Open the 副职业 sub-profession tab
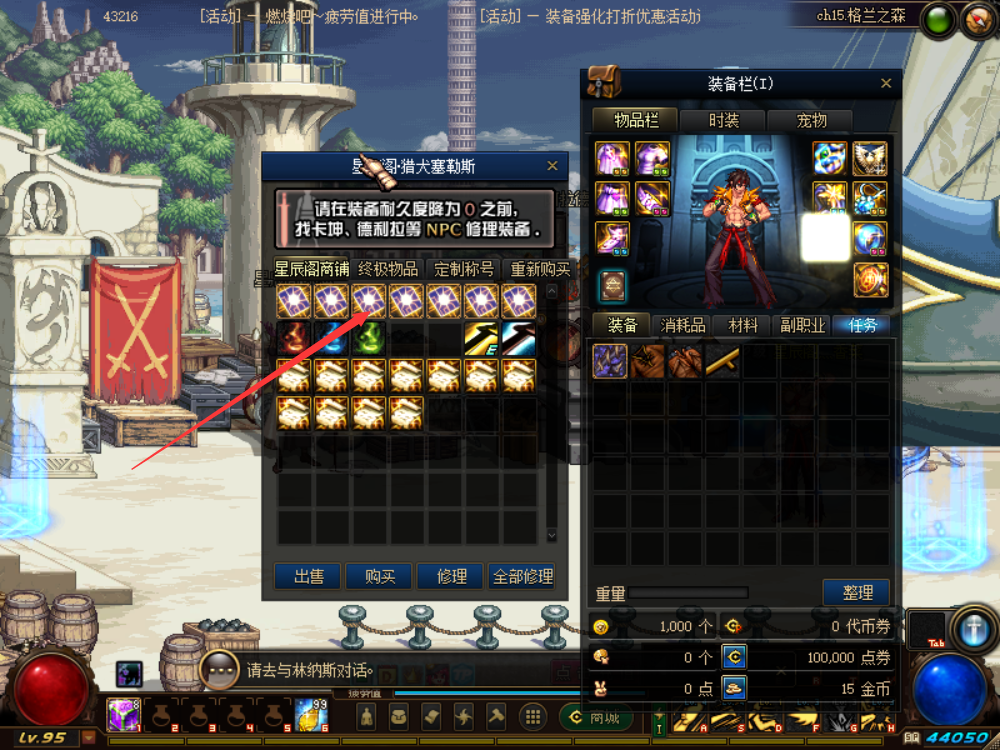The width and height of the screenshot is (1000, 750). [x=802, y=325]
